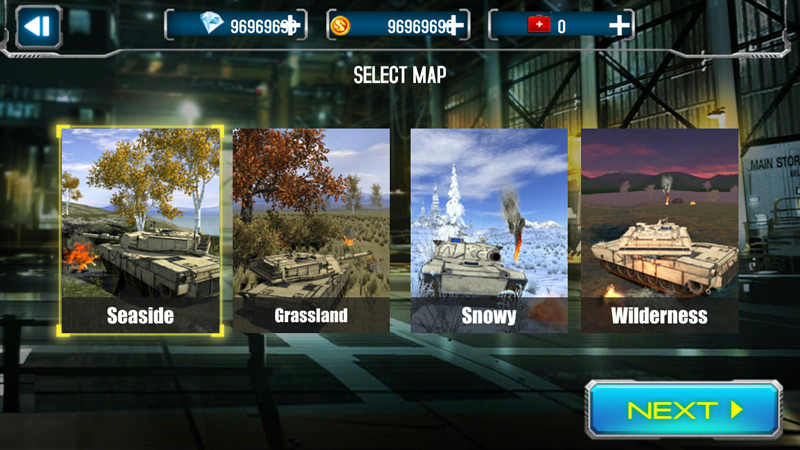The height and width of the screenshot is (450, 800).
Task: Continue with the NEXT button
Action: point(683,410)
